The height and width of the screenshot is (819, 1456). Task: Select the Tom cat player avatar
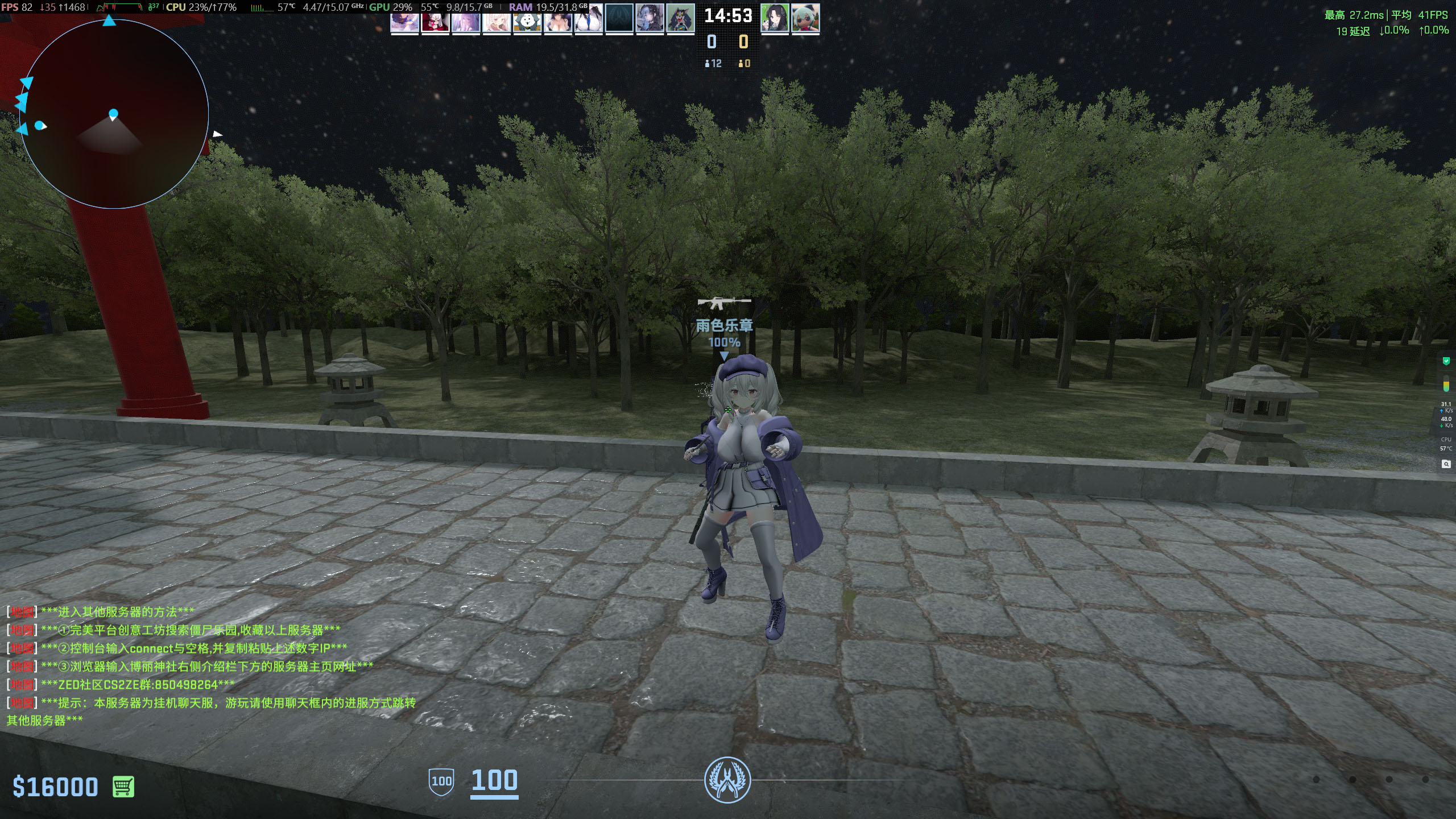pyautogui.click(x=680, y=18)
